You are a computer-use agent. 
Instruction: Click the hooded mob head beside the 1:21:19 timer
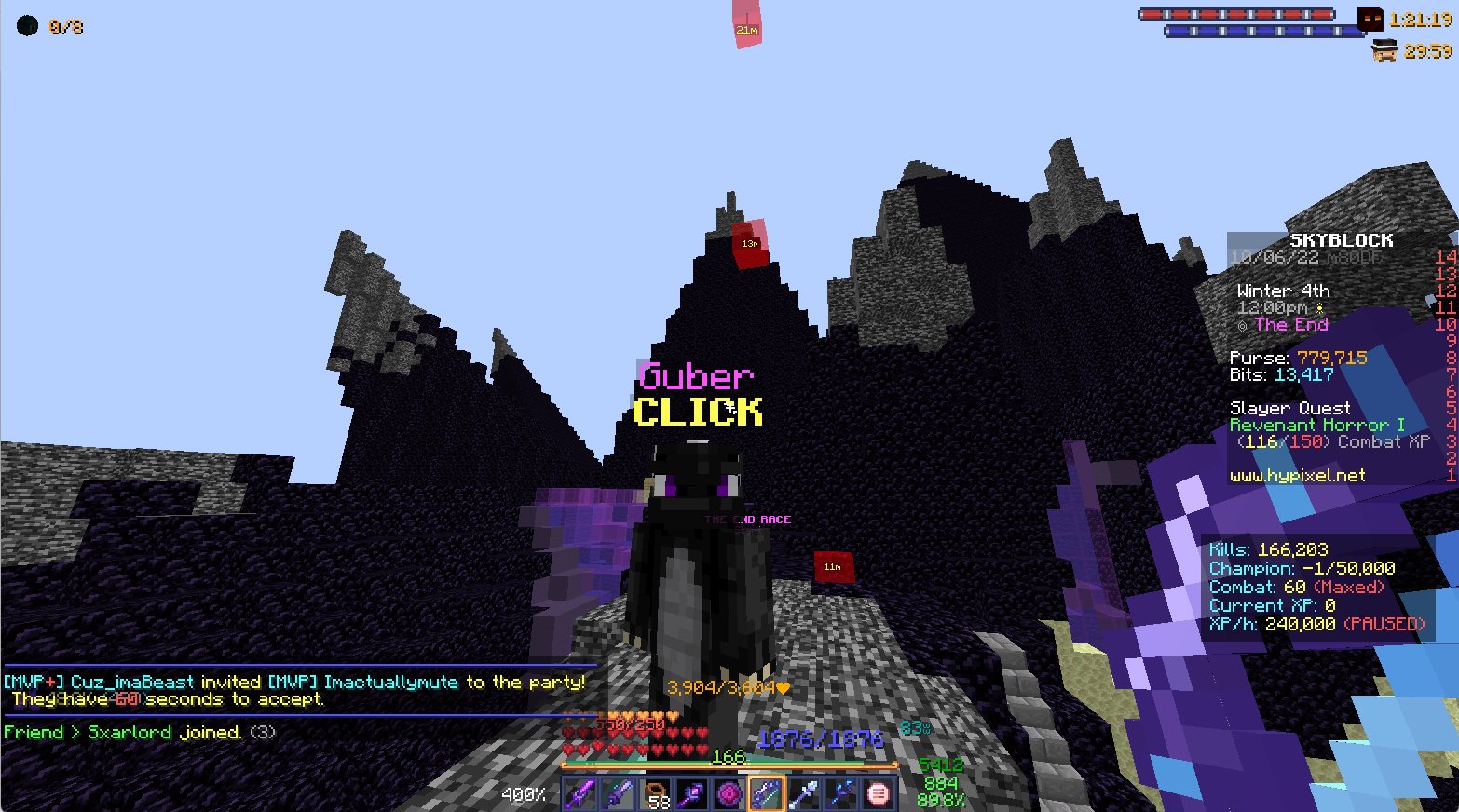click(1370, 19)
